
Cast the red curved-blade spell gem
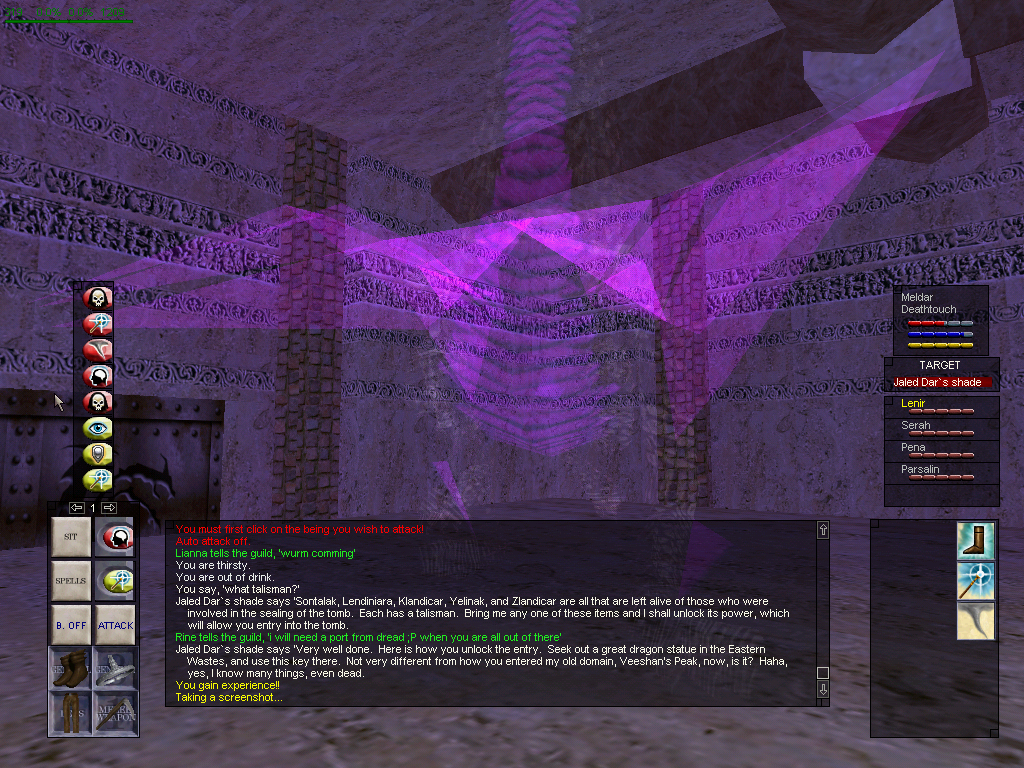(x=98, y=349)
